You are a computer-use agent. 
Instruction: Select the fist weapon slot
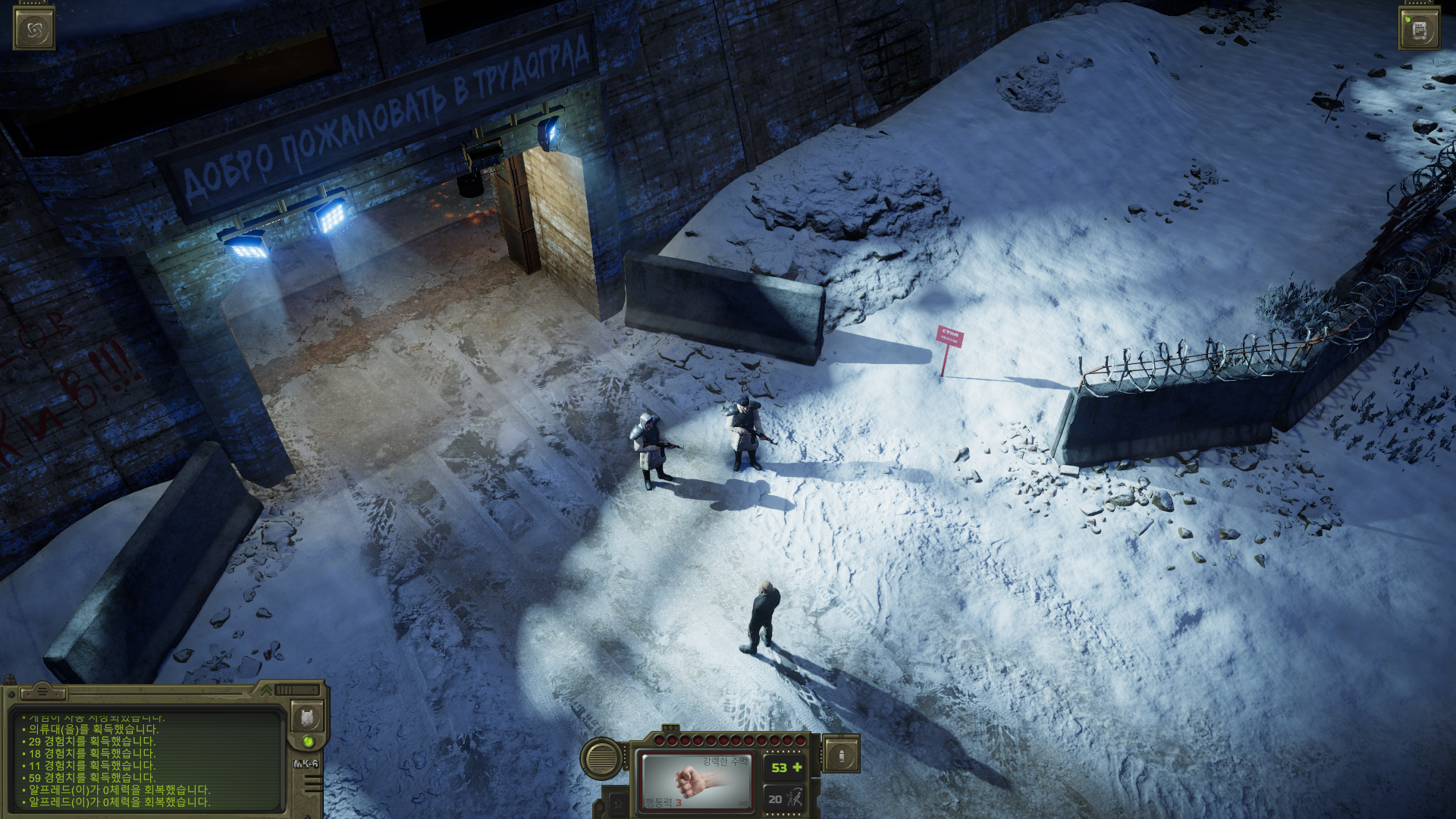695,781
